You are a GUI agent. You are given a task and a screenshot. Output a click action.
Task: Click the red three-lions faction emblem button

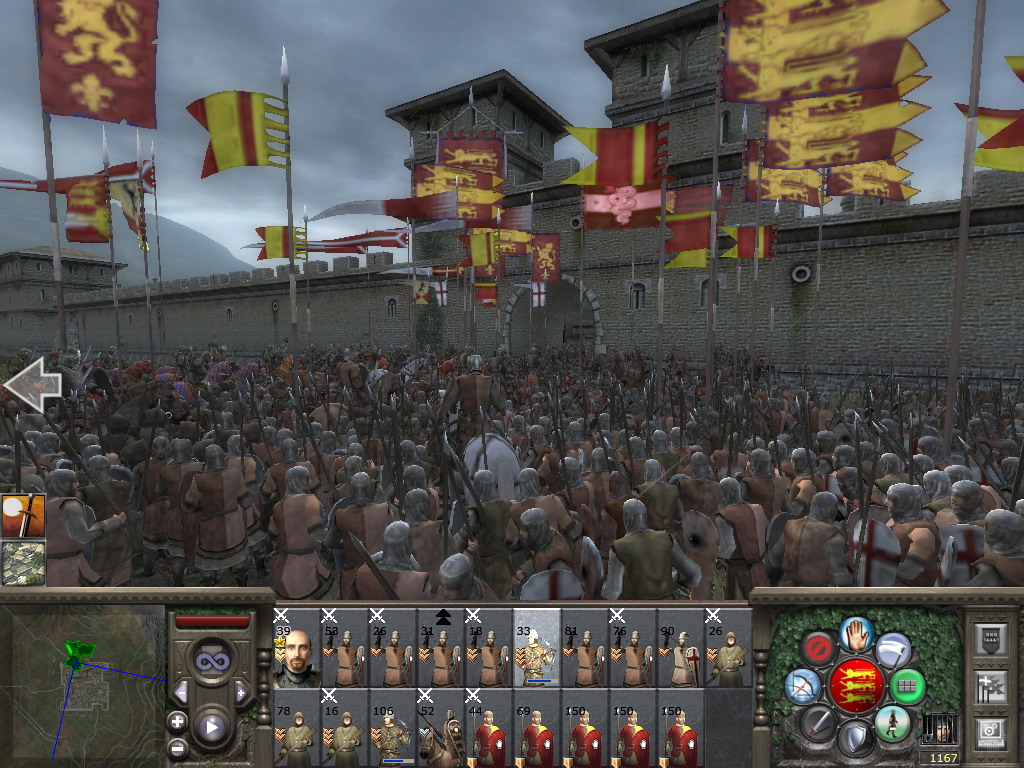(x=856, y=686)
